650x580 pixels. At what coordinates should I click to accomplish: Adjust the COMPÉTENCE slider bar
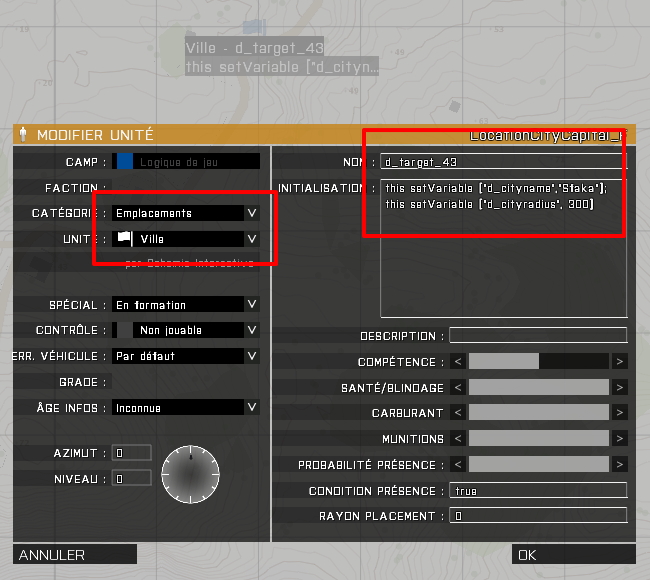pos(538,361)
